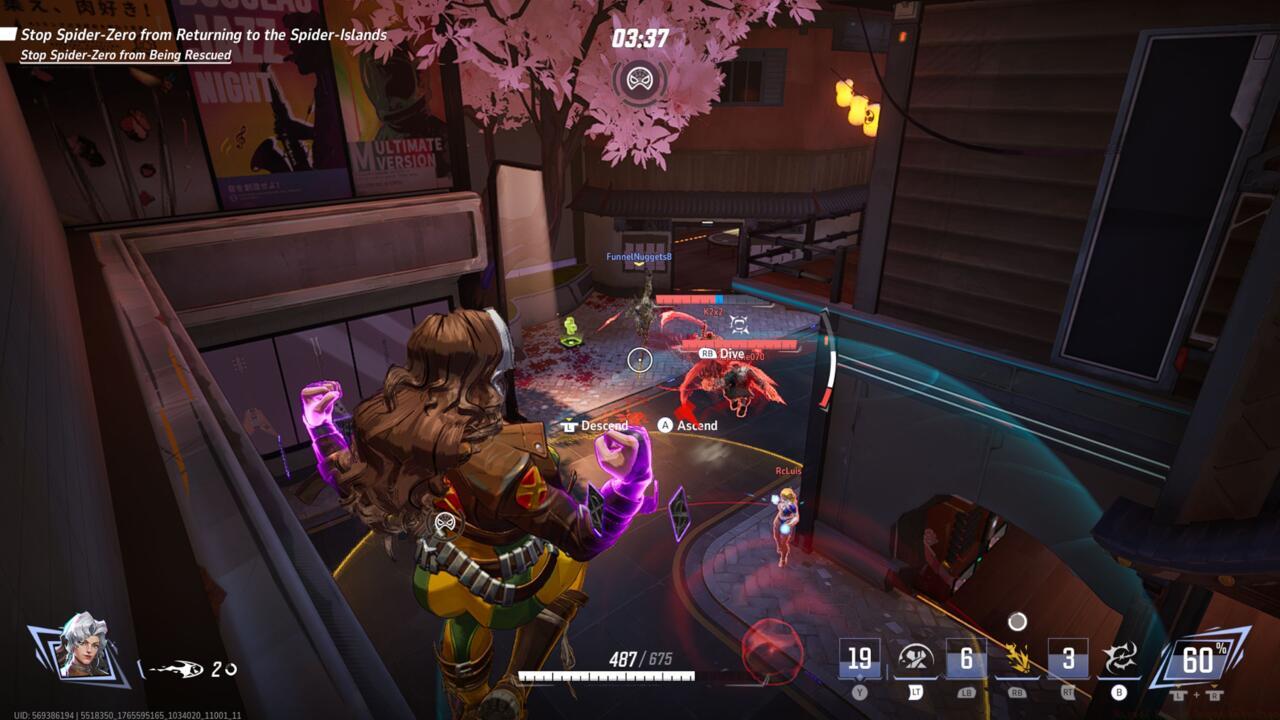Click the Dive prompt above the enemy
The height and width of the screenshot is (720, 1280).
click(x=719, y=353)
